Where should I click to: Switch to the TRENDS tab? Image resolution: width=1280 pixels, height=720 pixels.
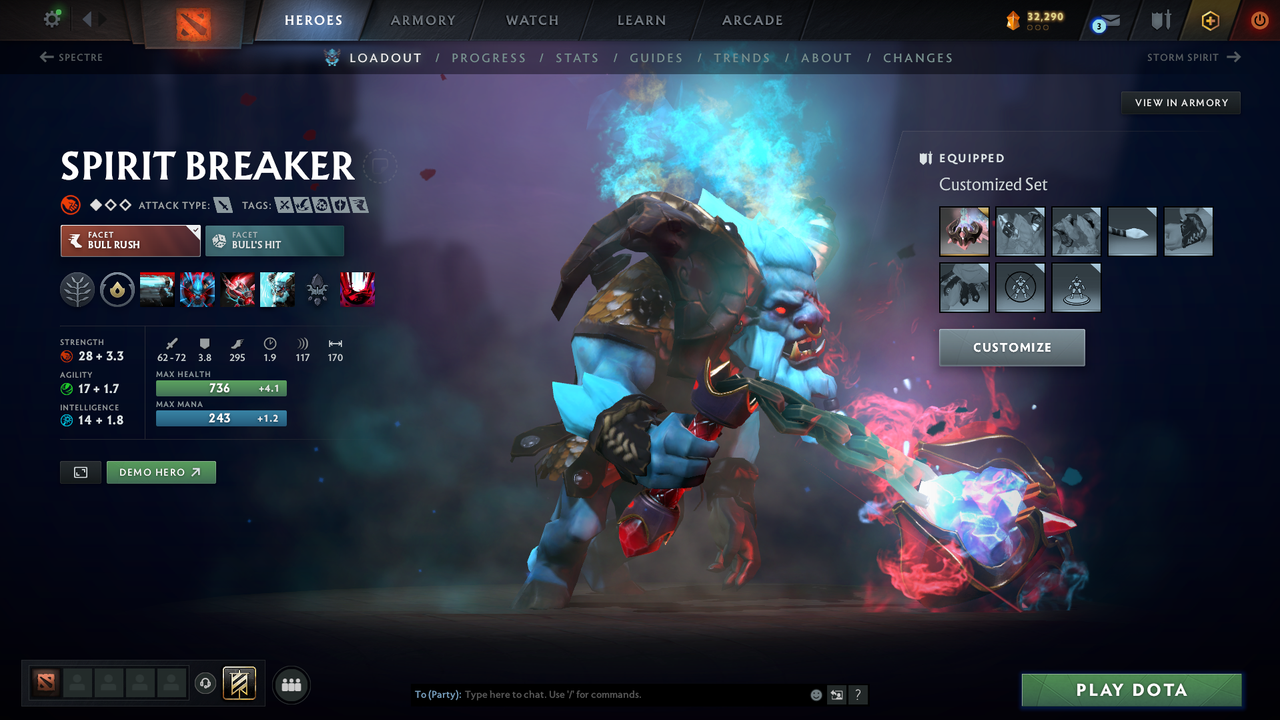click(x=743, y=57)
